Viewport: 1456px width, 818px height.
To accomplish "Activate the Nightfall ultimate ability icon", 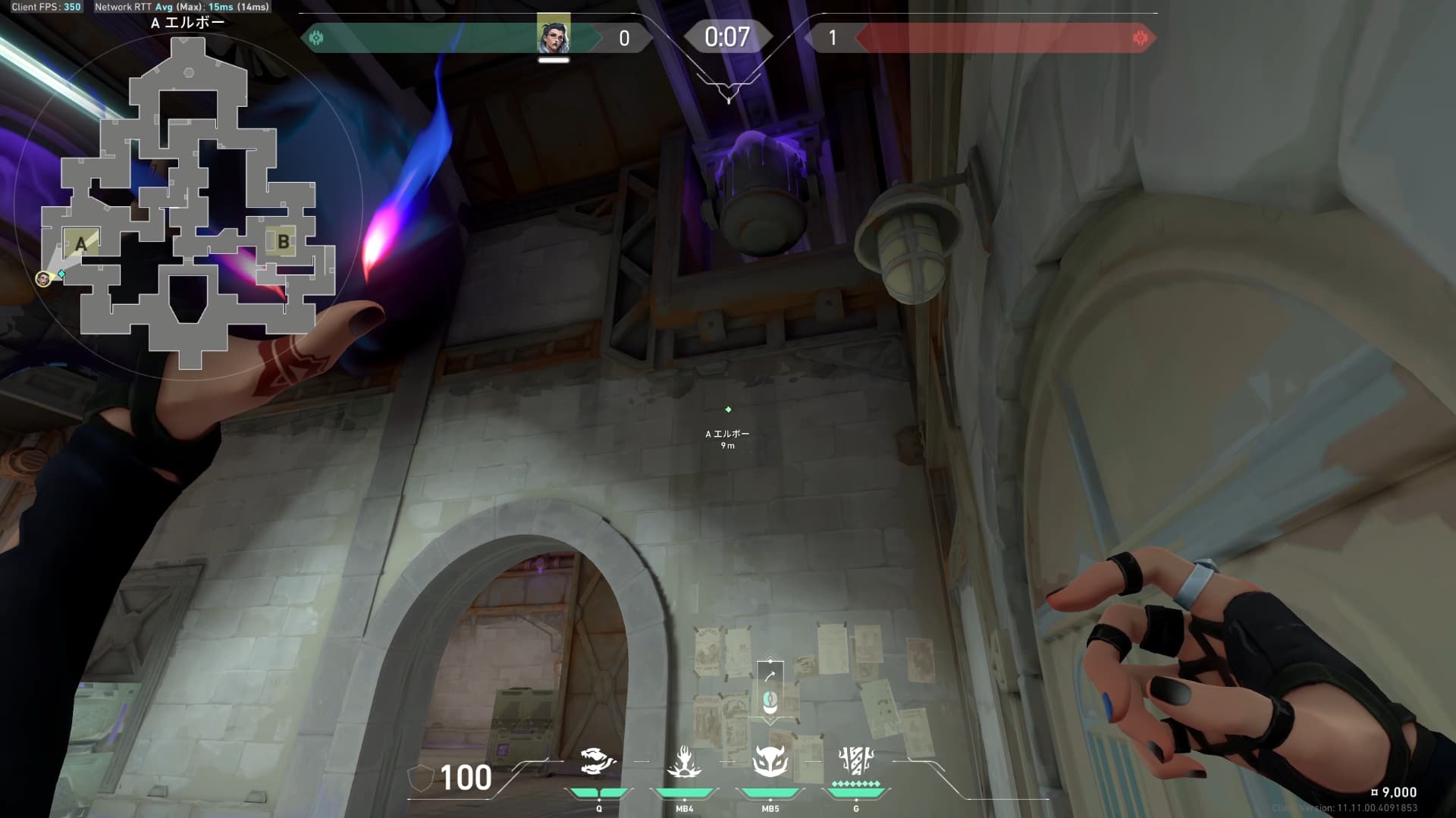I will click(856, 760).
